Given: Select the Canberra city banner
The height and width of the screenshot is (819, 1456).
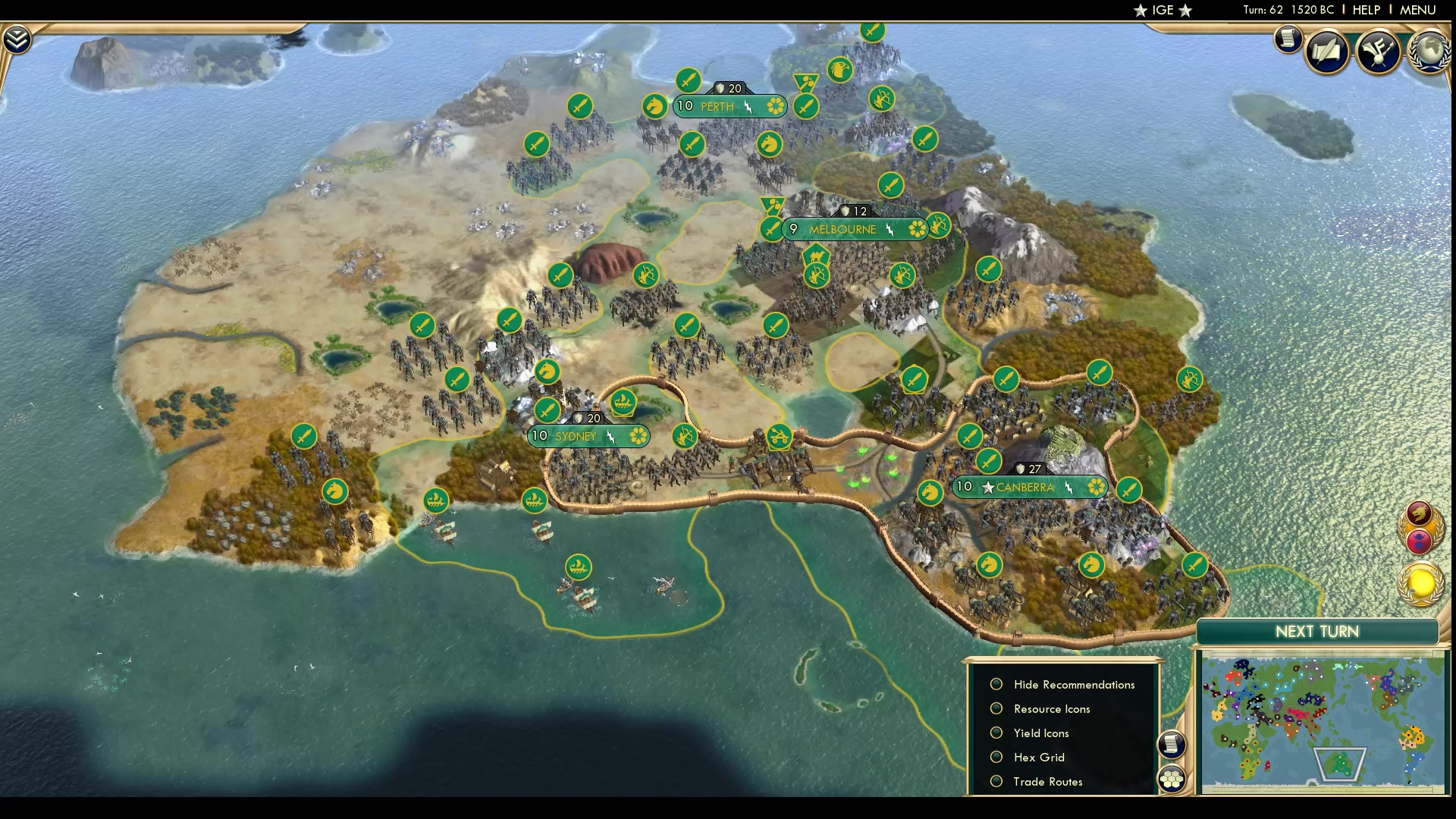Looking at the screenshot, I should pyautogui.click(x=1028, y=487).
